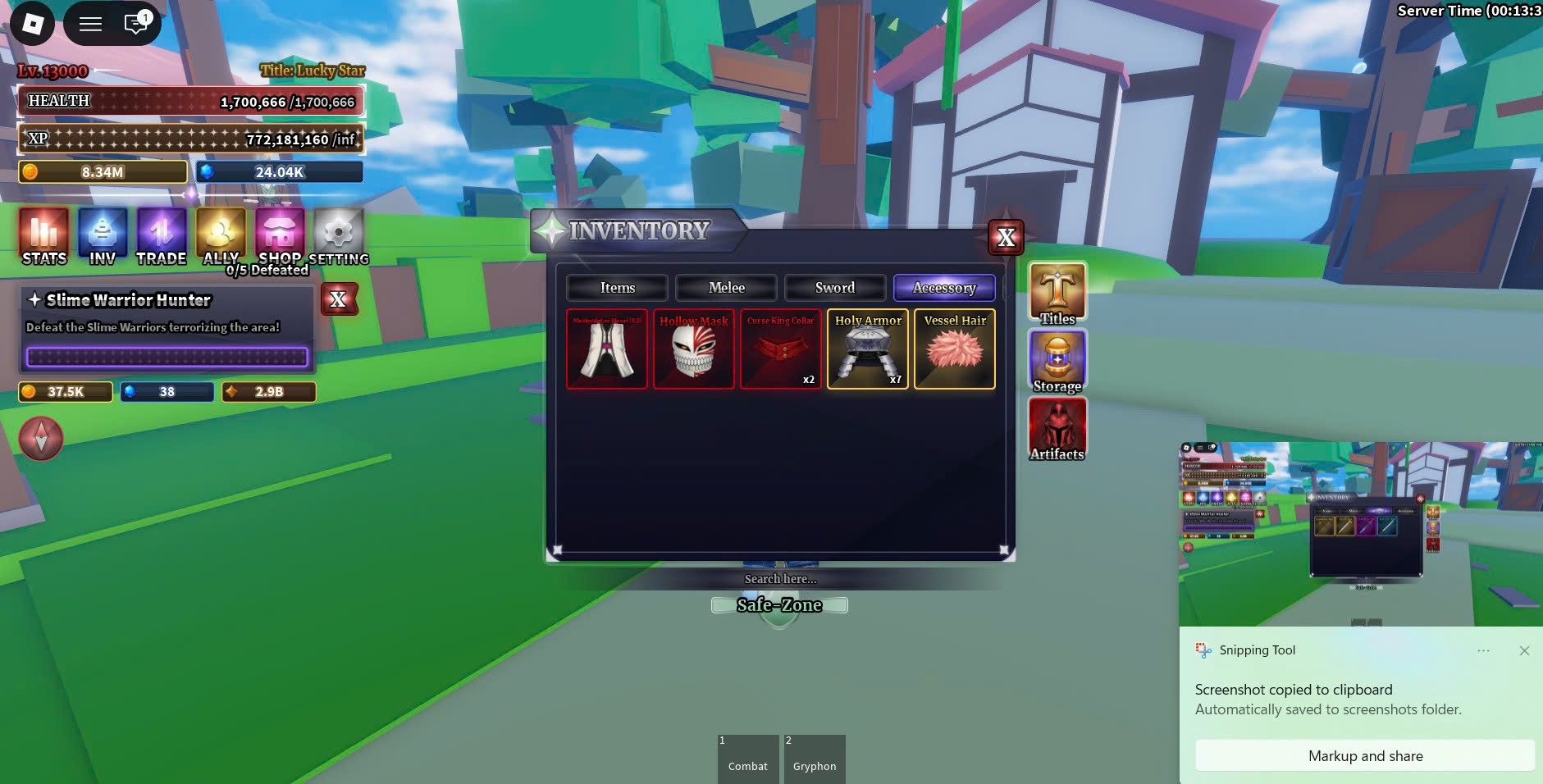This screenshot has height=784, width=1543.
Task: Open the Titles menu
Action: (x=1057, y=294)
